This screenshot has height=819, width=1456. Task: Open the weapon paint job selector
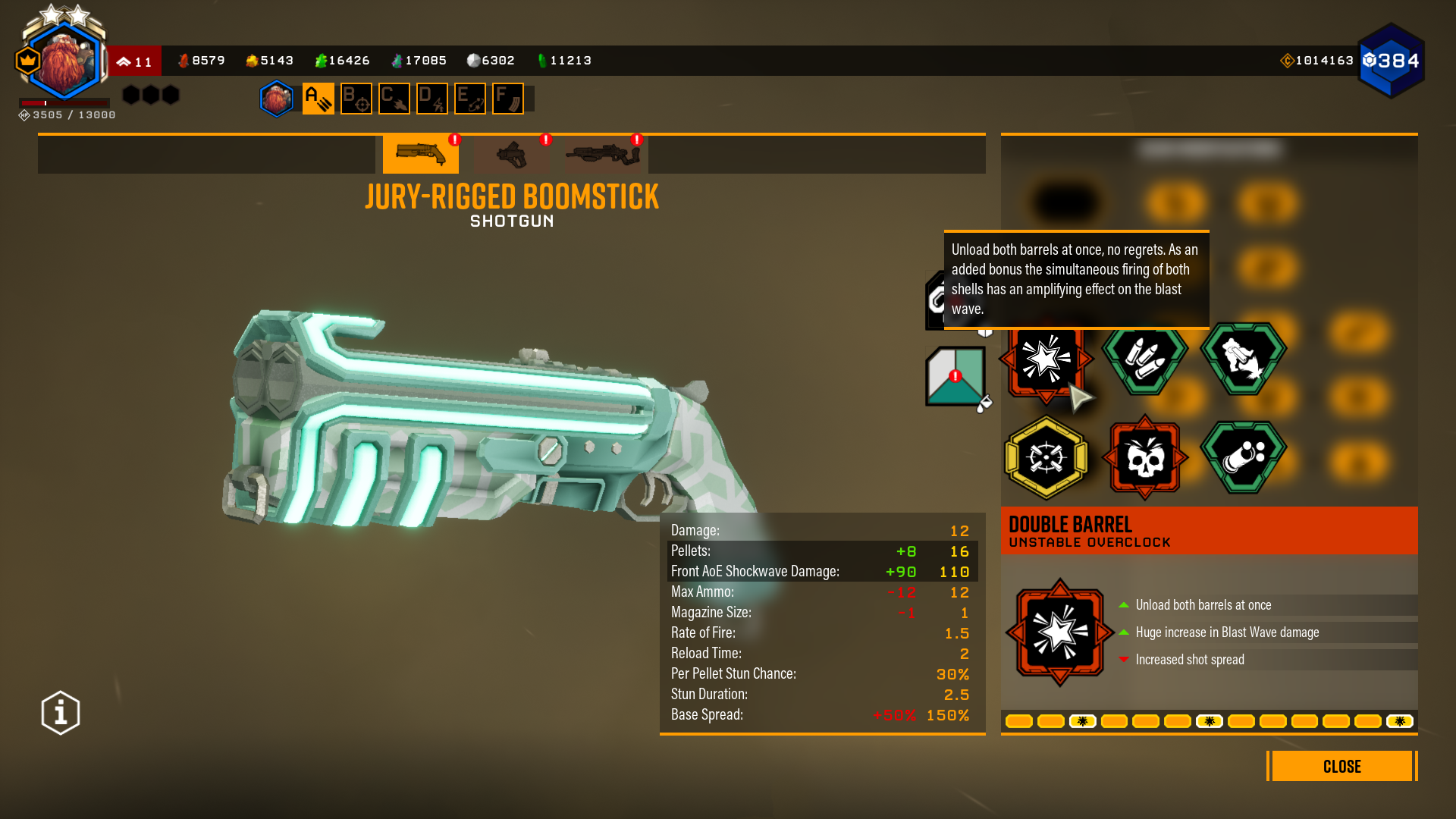955,377
